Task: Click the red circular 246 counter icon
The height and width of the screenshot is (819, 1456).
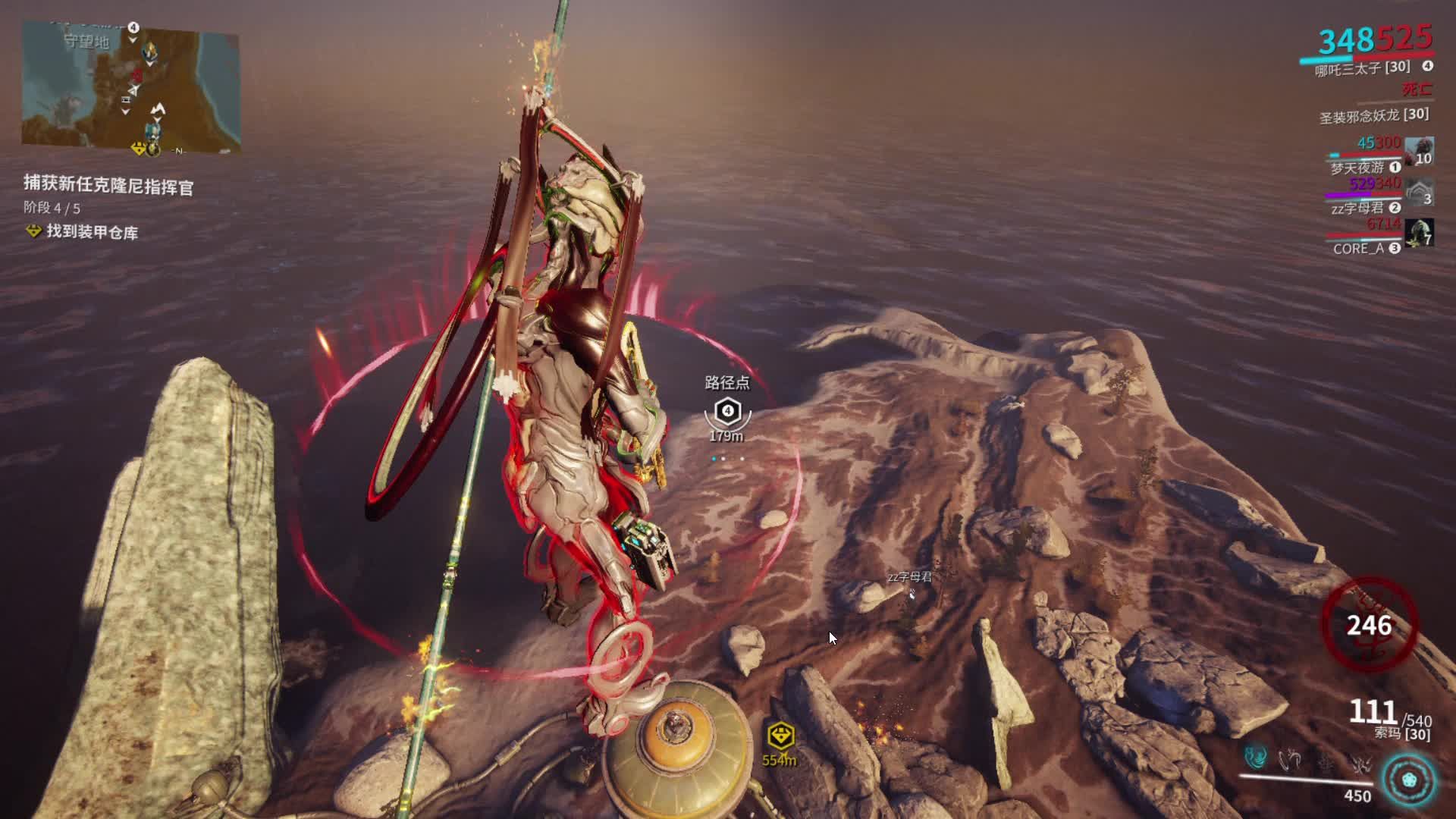Action: pyautogui.click(x=1369, y=626)
